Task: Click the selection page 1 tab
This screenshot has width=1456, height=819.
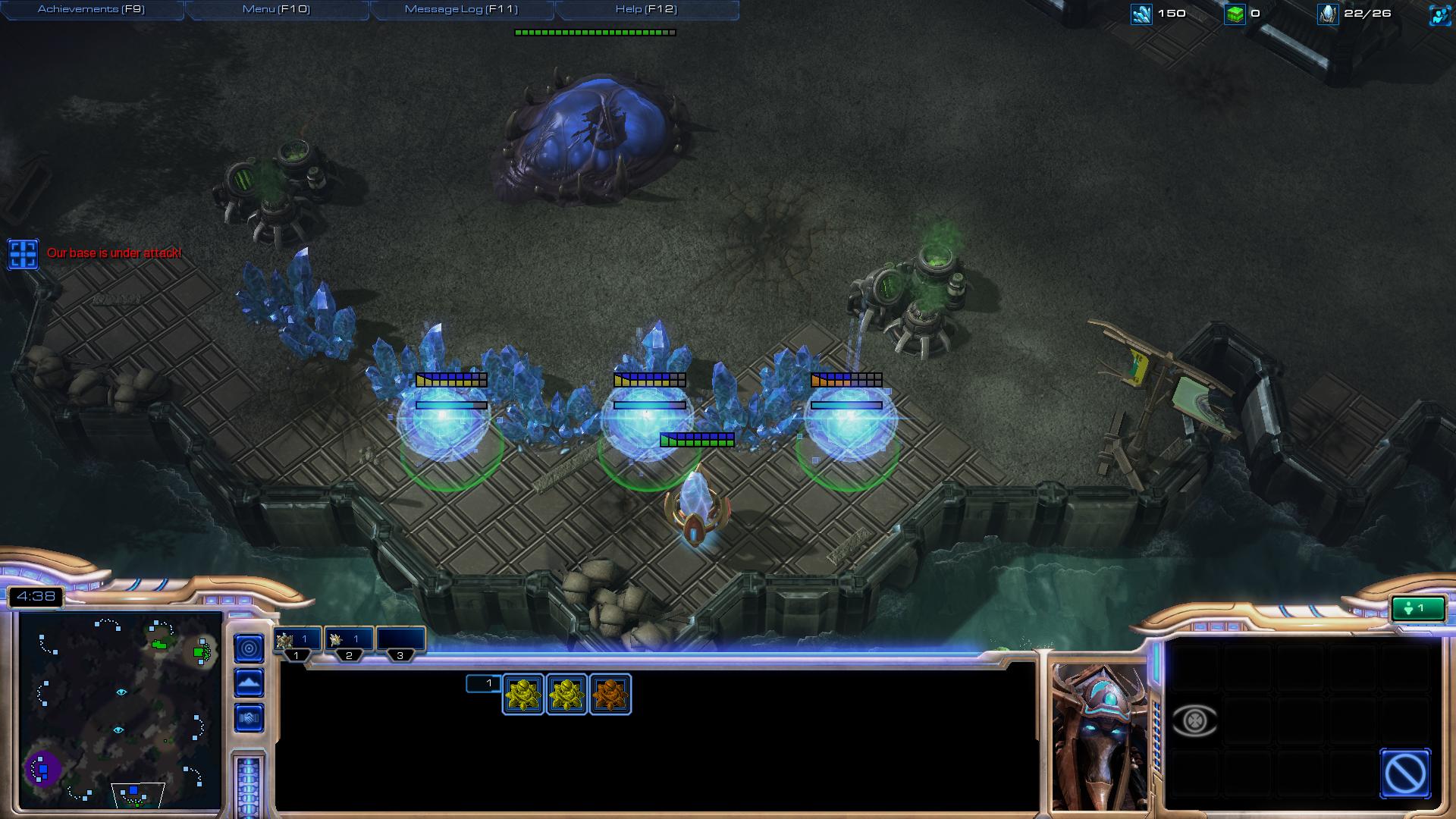Action: (x=484, y=683)
